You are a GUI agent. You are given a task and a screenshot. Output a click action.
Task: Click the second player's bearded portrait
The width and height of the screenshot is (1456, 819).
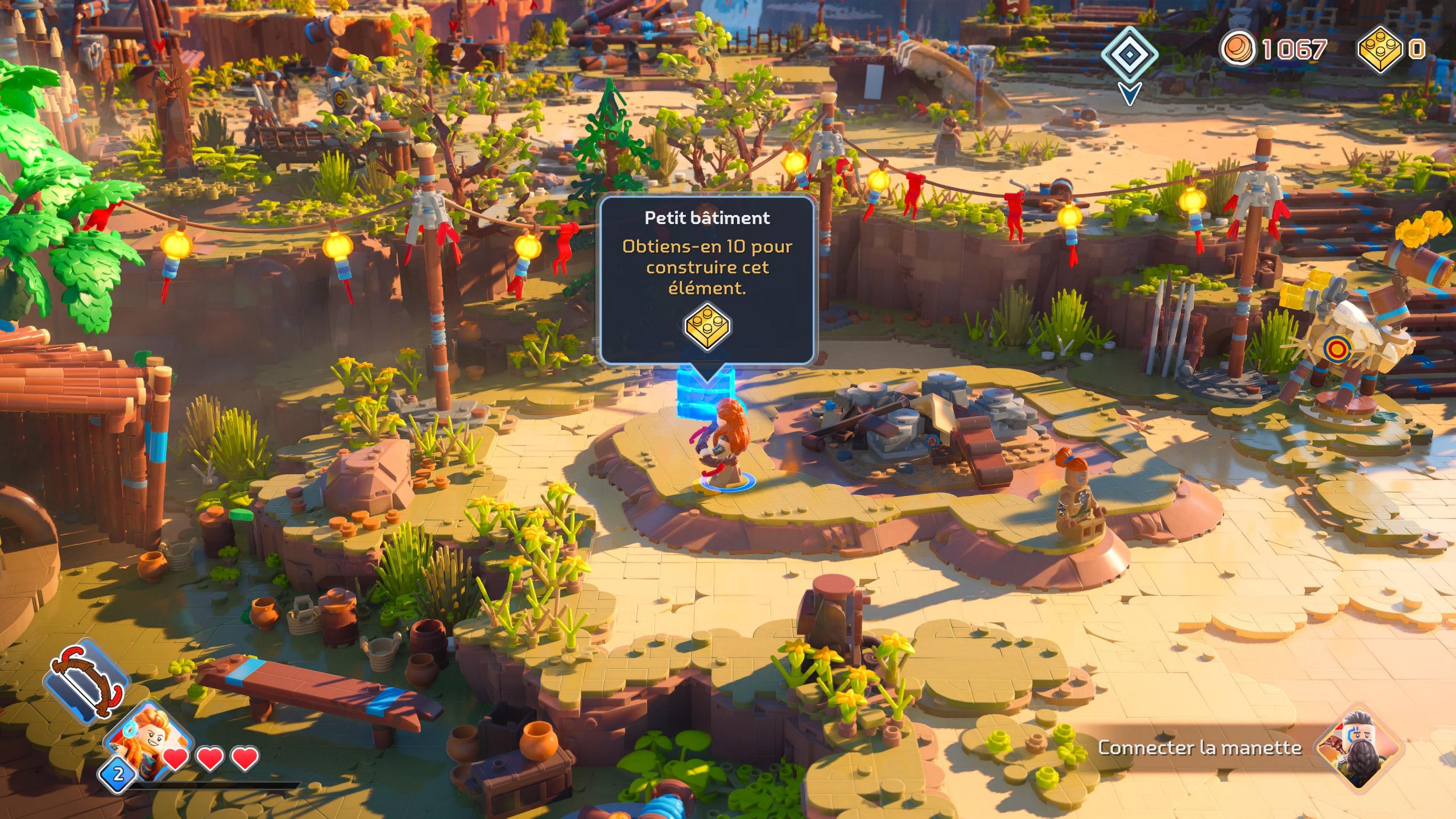tap(1360, 747)
